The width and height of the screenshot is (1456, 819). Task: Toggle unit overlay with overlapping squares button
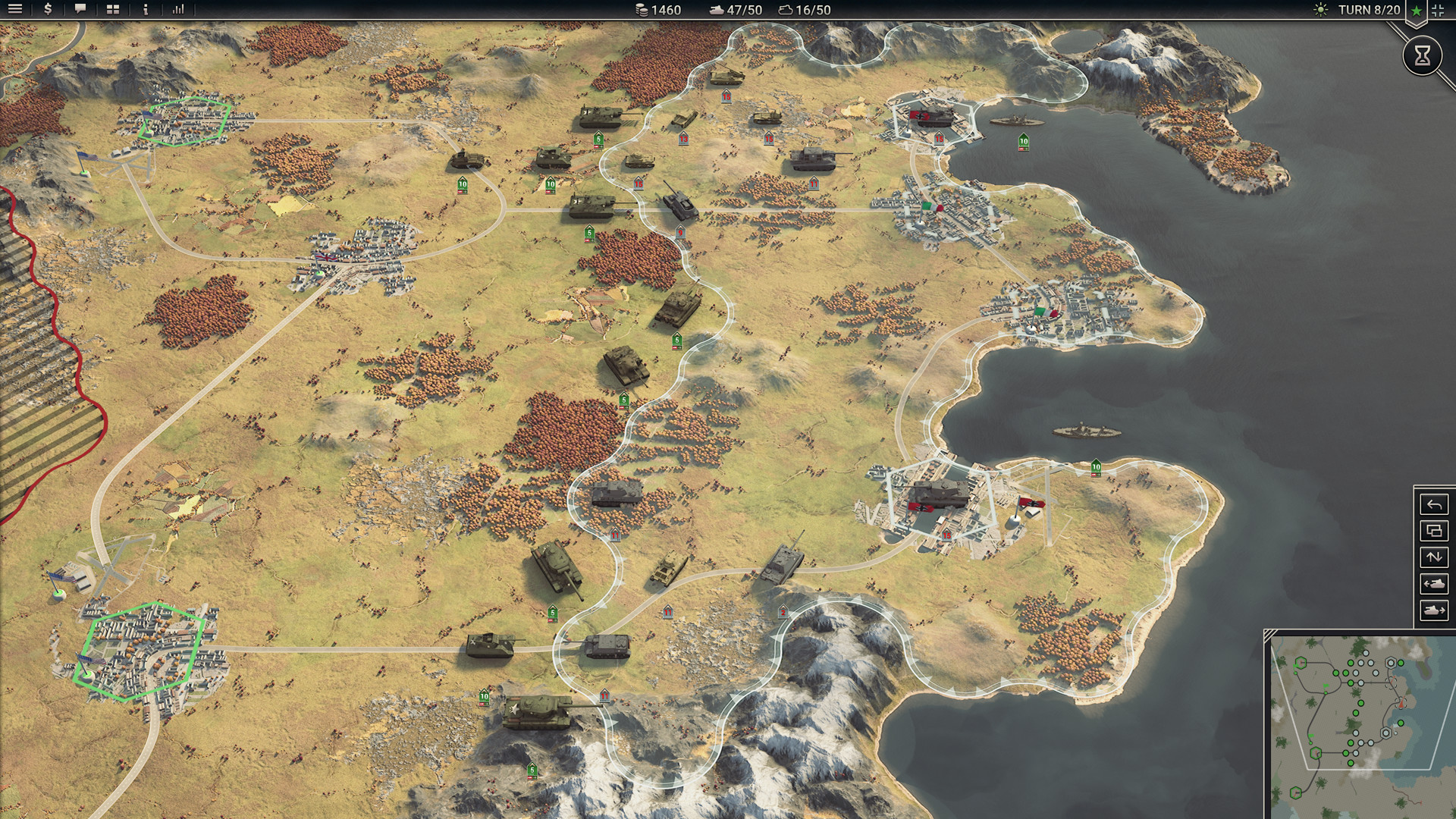1434,531
